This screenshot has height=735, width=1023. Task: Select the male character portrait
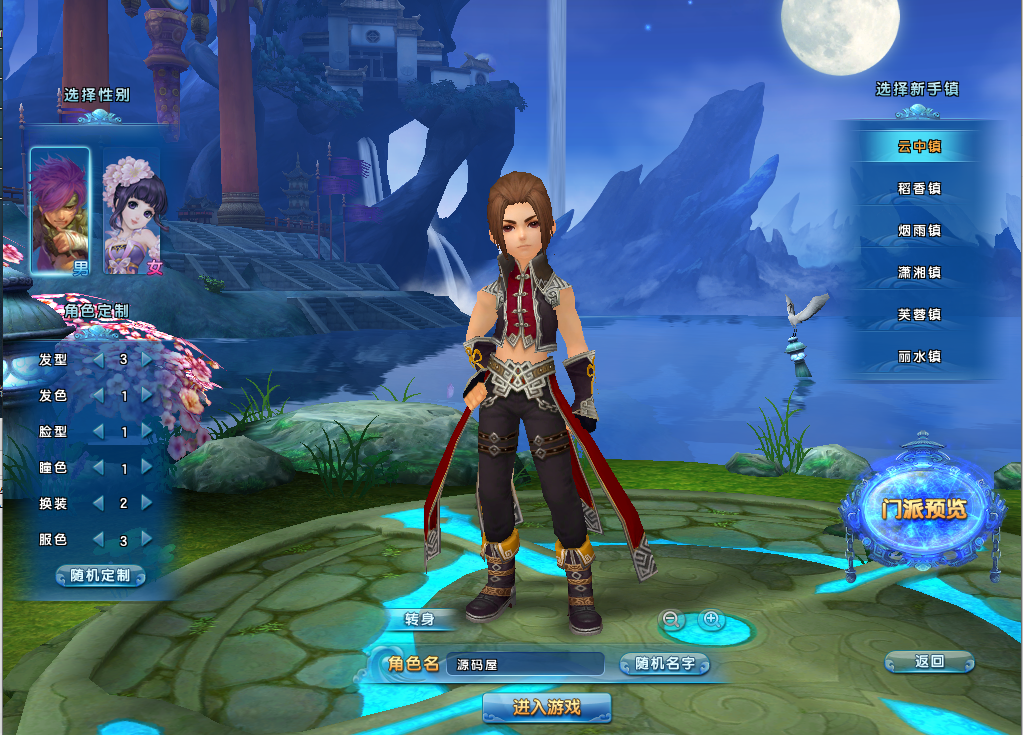pyautogui.click(x=61, y=210)
